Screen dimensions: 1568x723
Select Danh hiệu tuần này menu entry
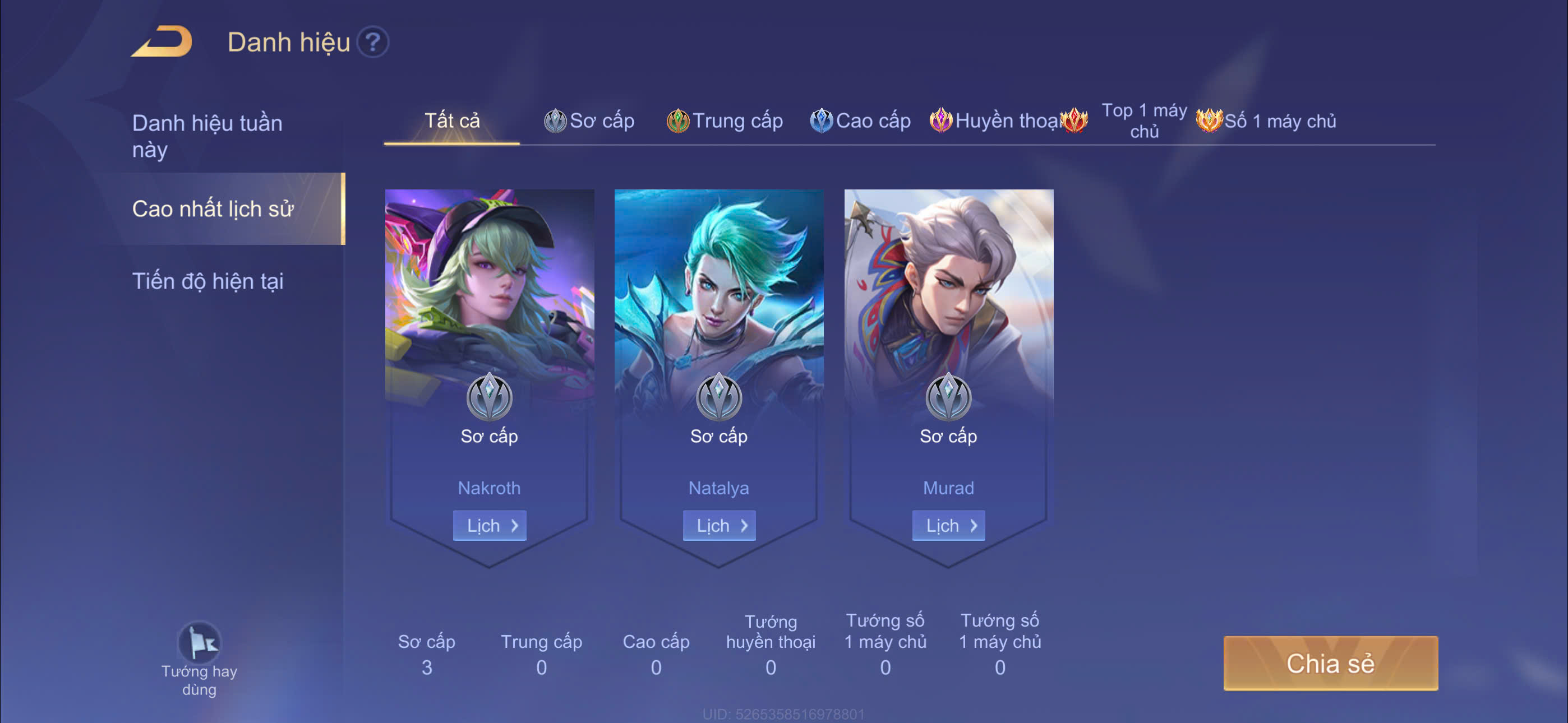point(207,136)
